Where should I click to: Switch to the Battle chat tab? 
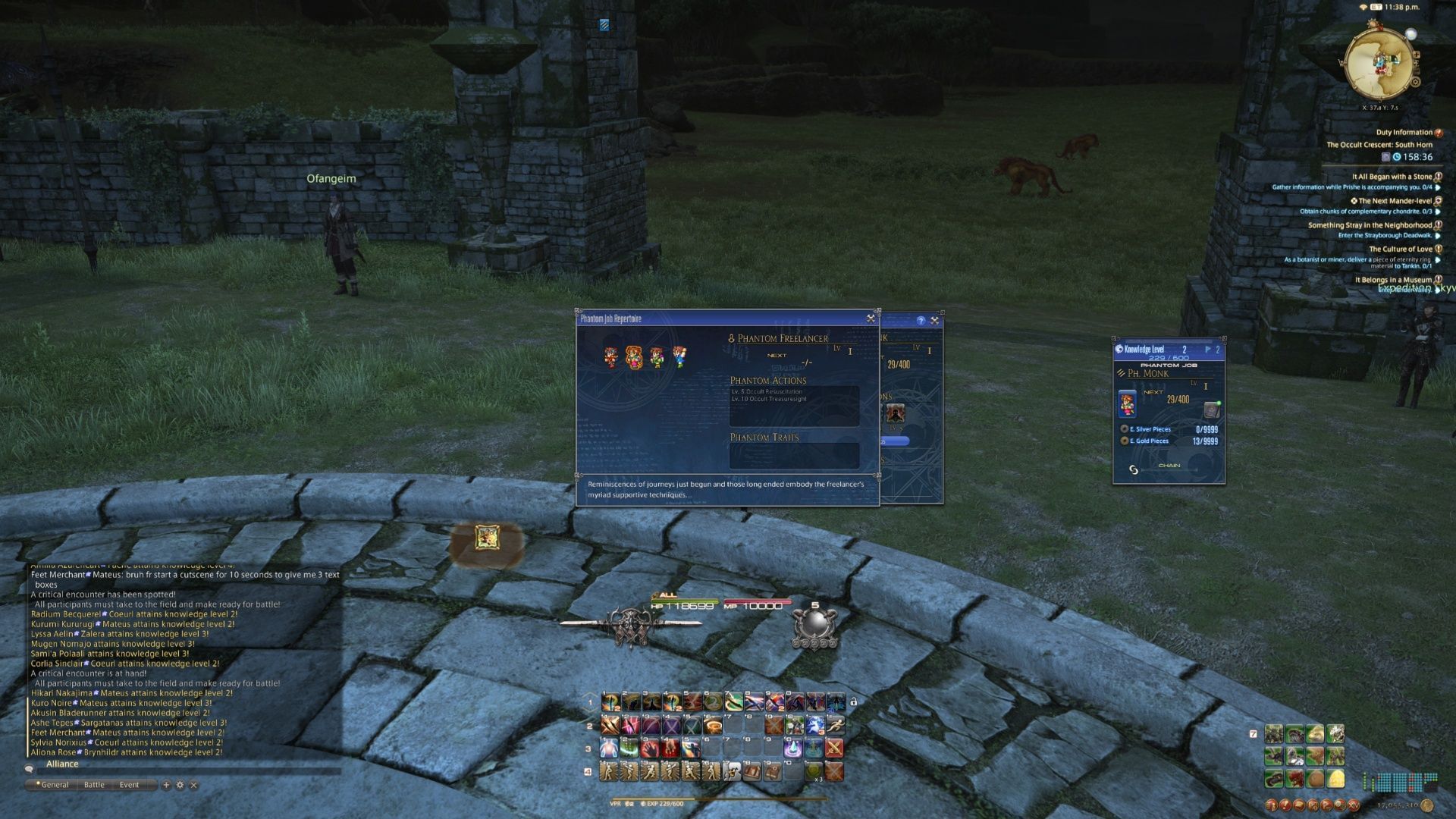94,785
